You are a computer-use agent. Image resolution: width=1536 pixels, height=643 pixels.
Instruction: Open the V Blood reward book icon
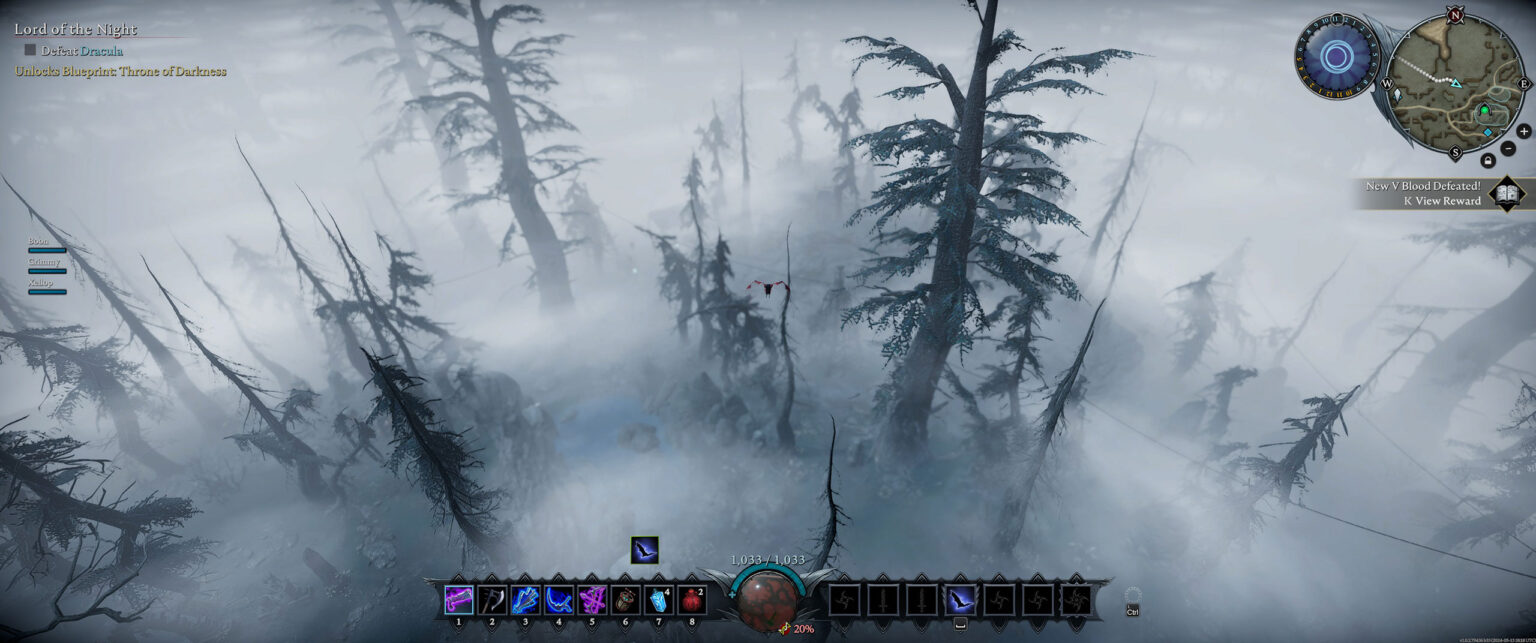click(1506, 193)
